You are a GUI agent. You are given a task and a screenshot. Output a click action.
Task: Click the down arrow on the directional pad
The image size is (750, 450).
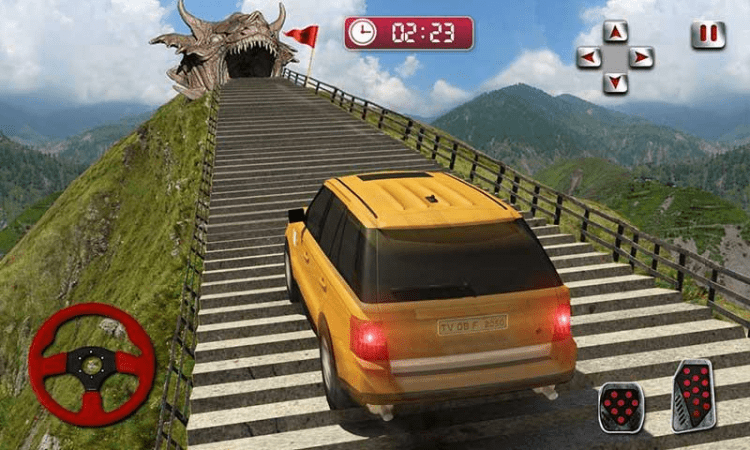pos(616,82)
